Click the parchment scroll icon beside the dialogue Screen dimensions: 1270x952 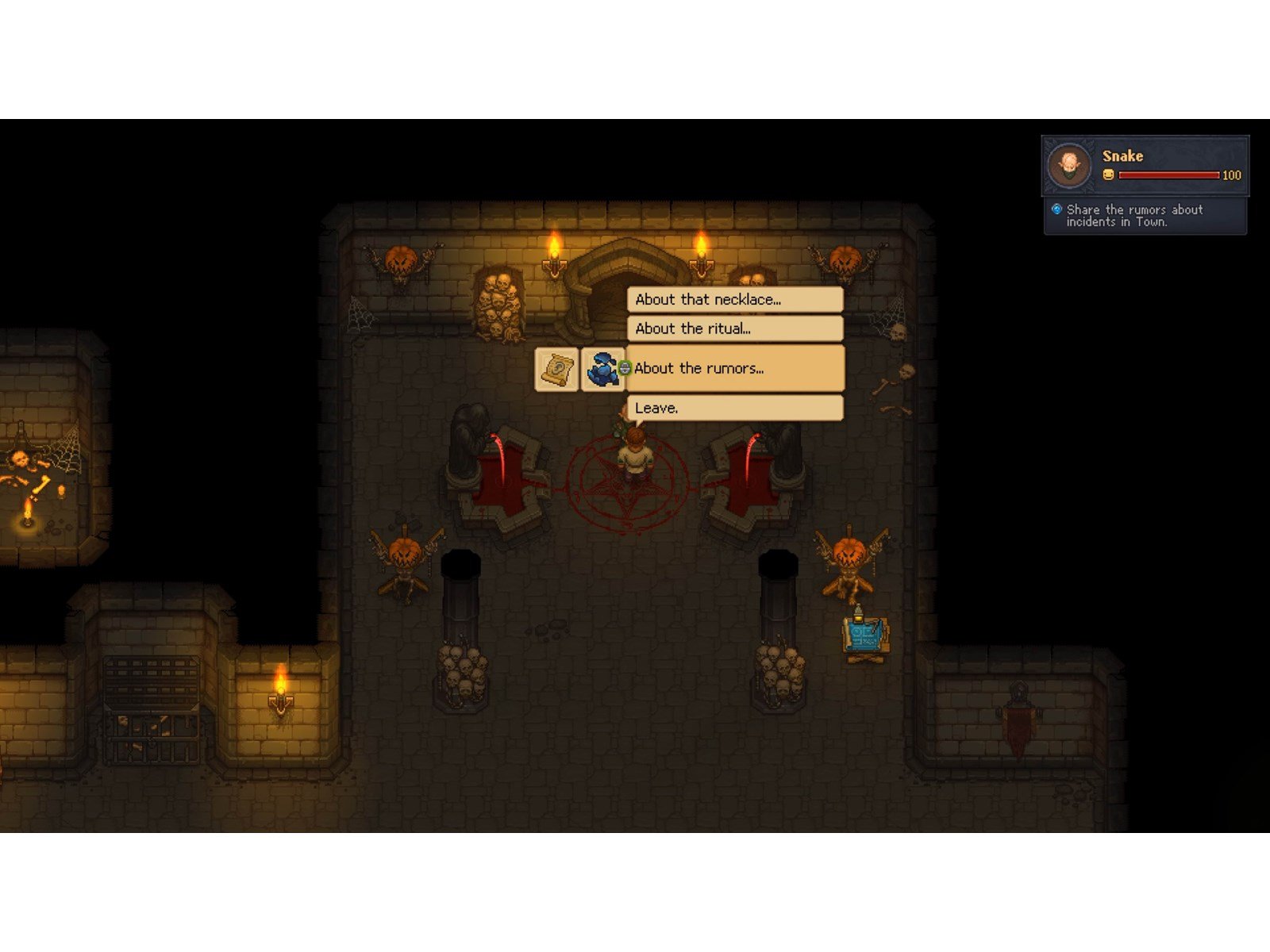556,369
